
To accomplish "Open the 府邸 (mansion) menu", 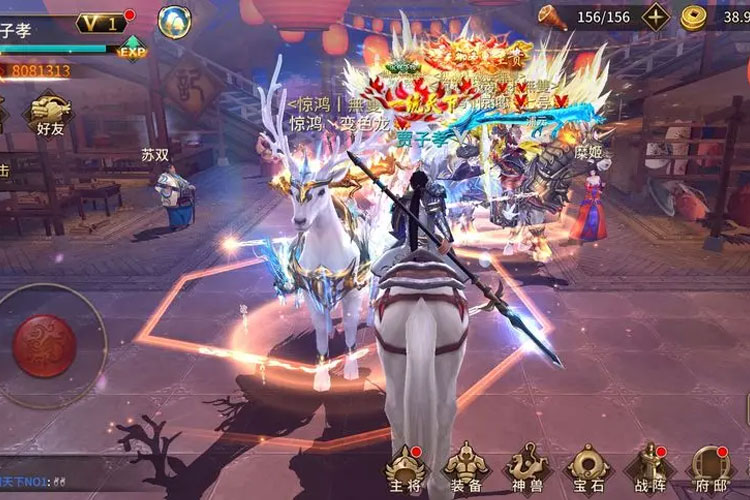I will tap(711, 470).
